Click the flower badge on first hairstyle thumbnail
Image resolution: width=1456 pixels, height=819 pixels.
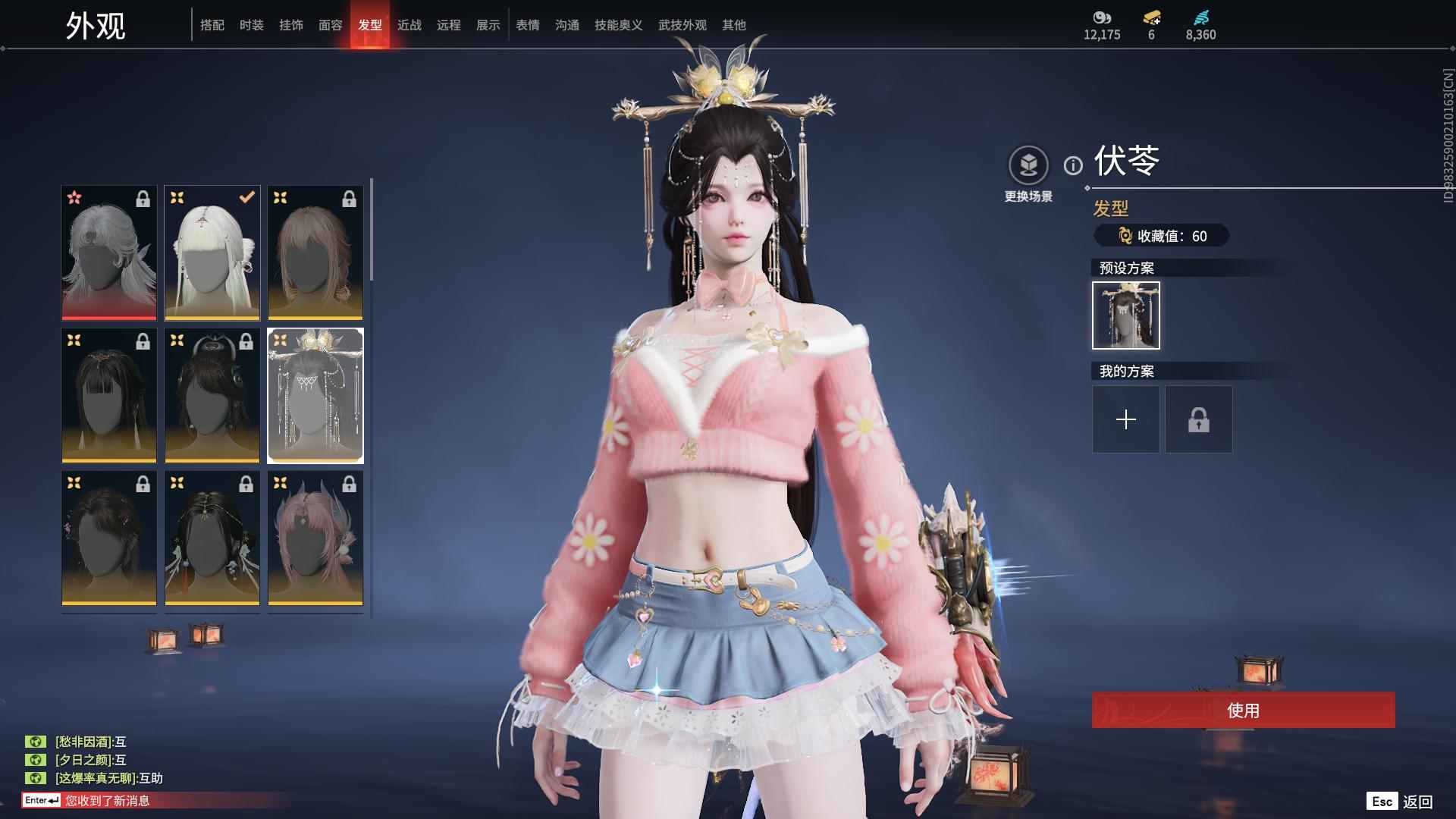pyautogui.click(x=74, y=197)
